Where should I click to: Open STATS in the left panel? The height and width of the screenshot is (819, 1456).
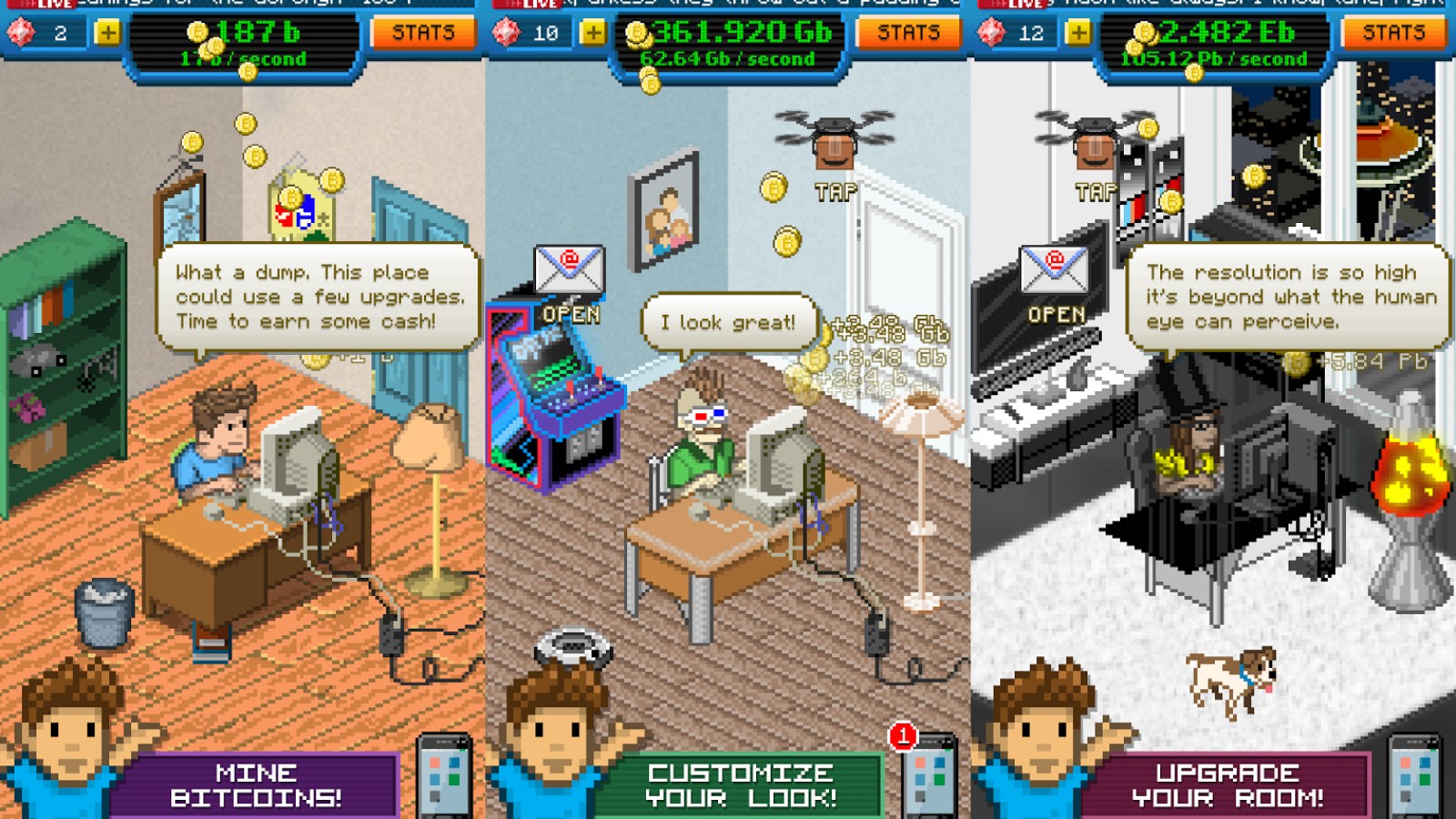pyautogui.click(x=424, y=34)
